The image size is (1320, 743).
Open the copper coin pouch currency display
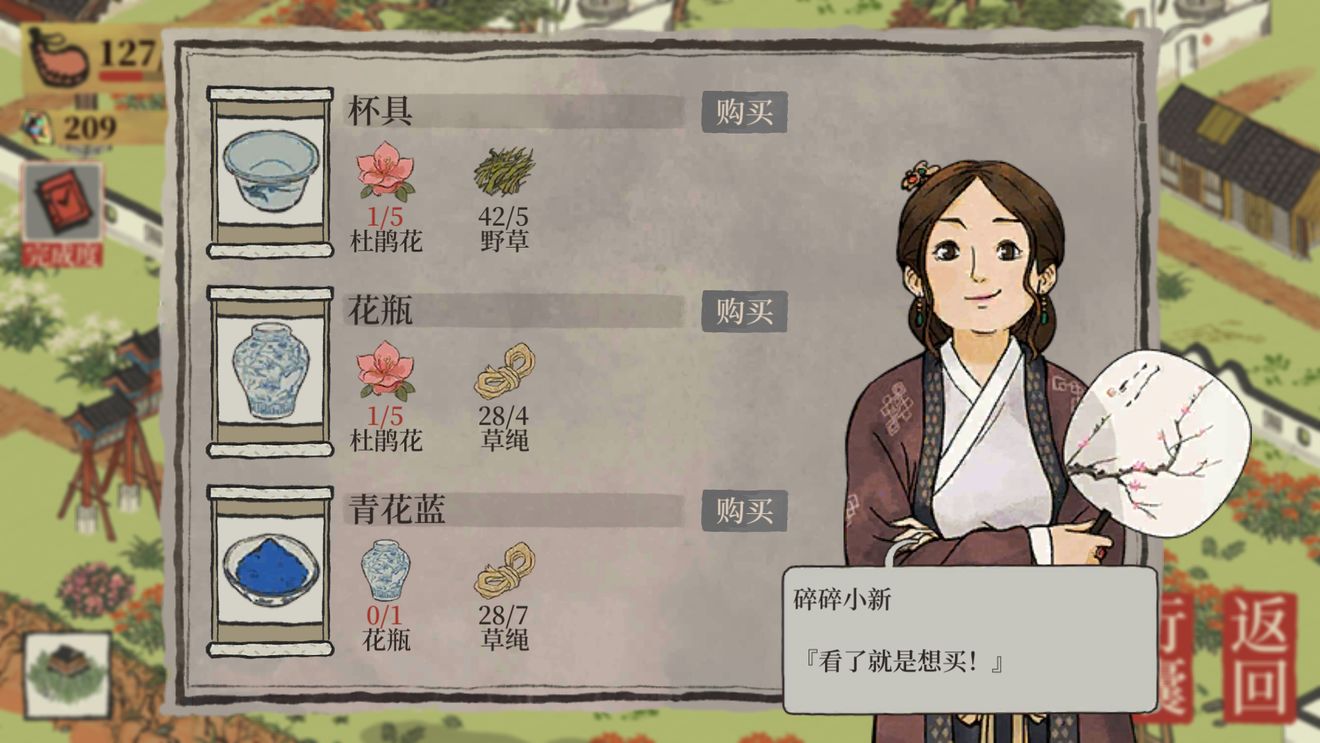60,55
